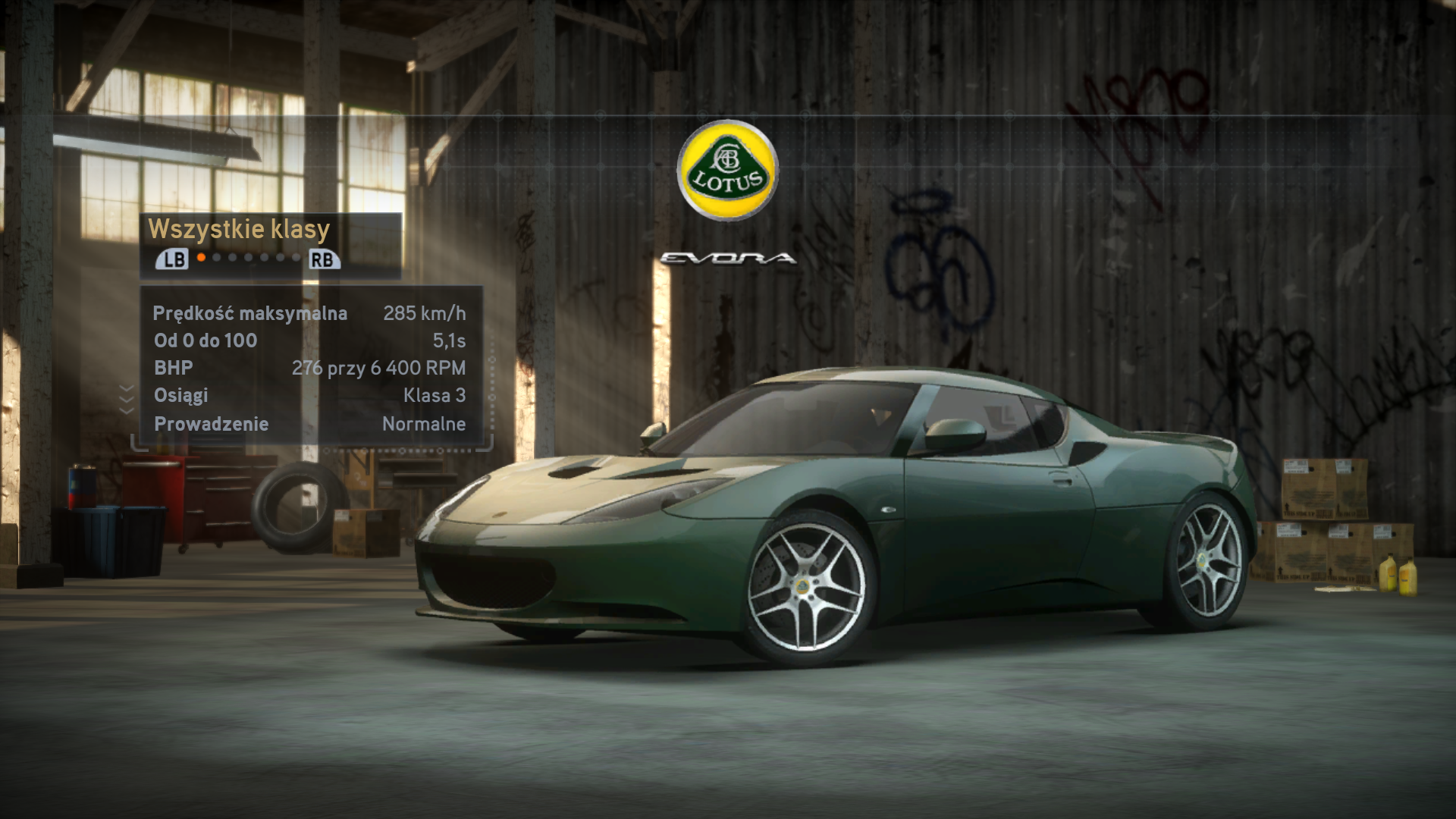Expand car stats with the down chevrons
The width and height of the screenshot is (1456, 819).
127,399
